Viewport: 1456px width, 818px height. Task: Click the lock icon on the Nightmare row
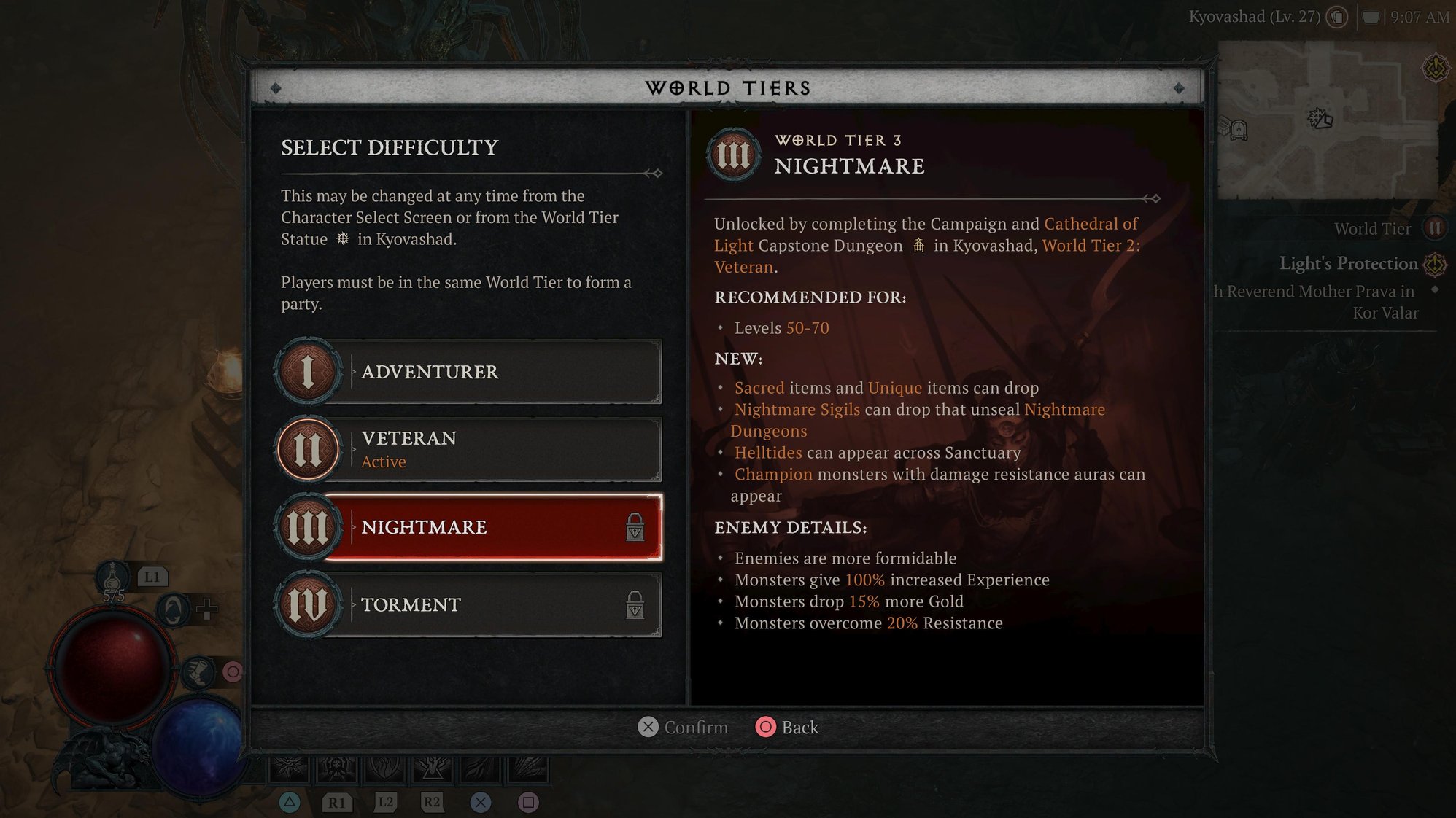(634, 526)
